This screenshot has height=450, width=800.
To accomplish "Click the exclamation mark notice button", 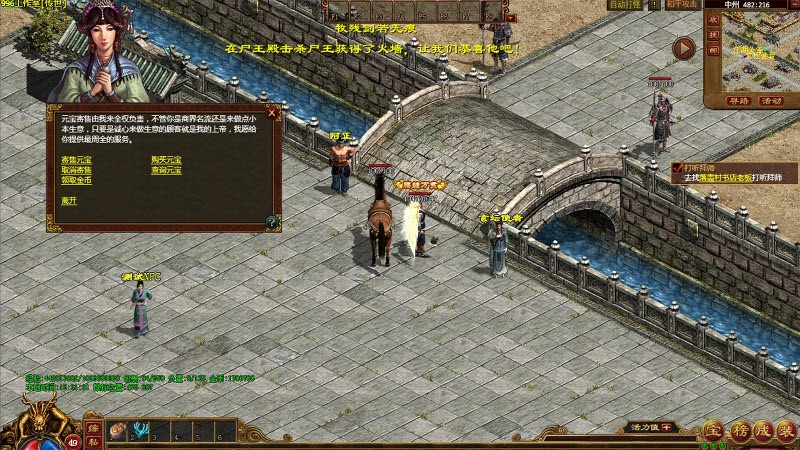I will click(x=655, y=5).
